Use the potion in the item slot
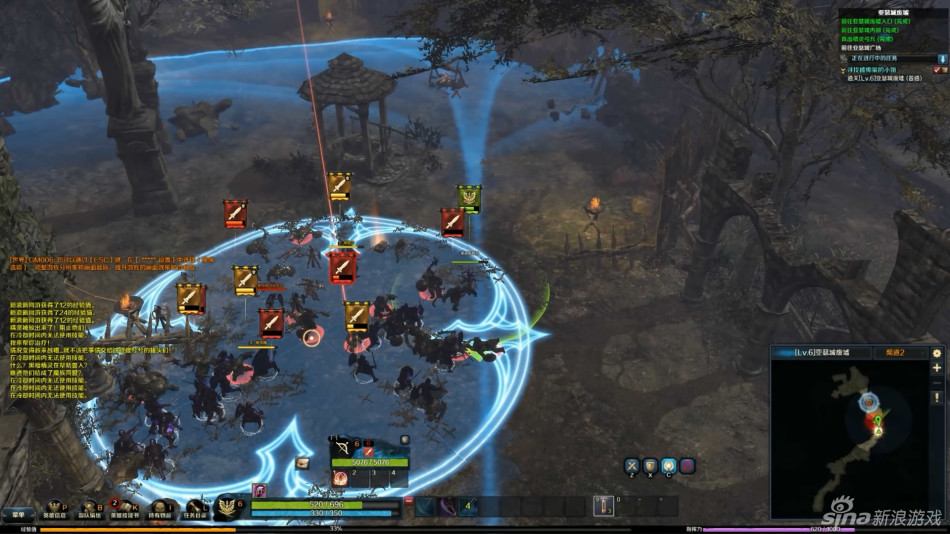950x534 pixels. point(603,506)
